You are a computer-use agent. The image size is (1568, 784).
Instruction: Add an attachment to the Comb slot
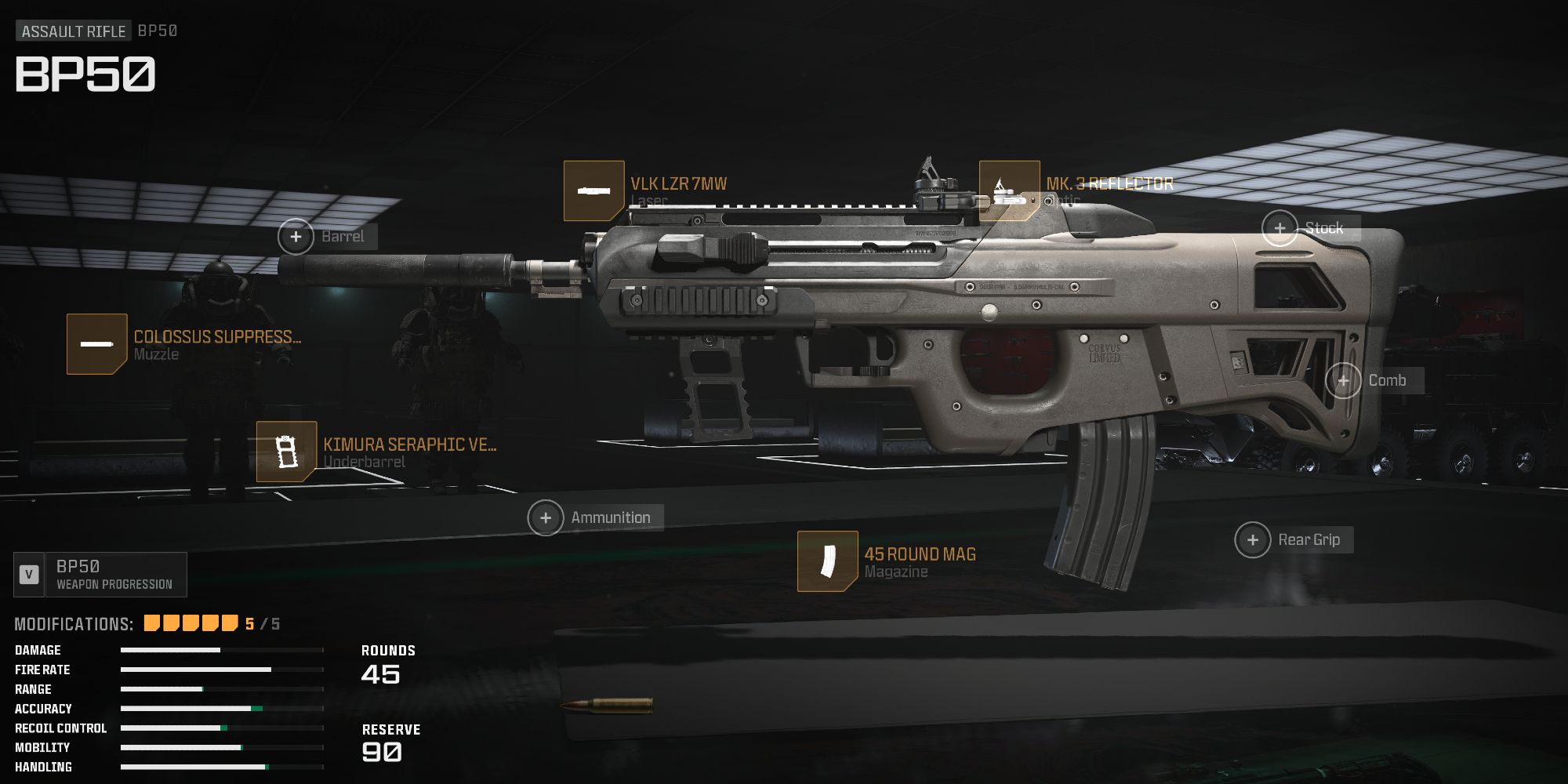(1345, 380)
